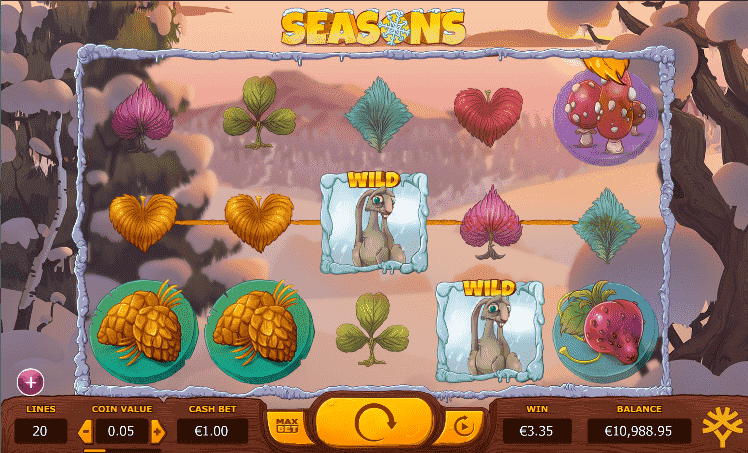Screen dimensions: 748x453
Task: Click the Yggdrasil tree logo
Action: [x=722, y=426]
